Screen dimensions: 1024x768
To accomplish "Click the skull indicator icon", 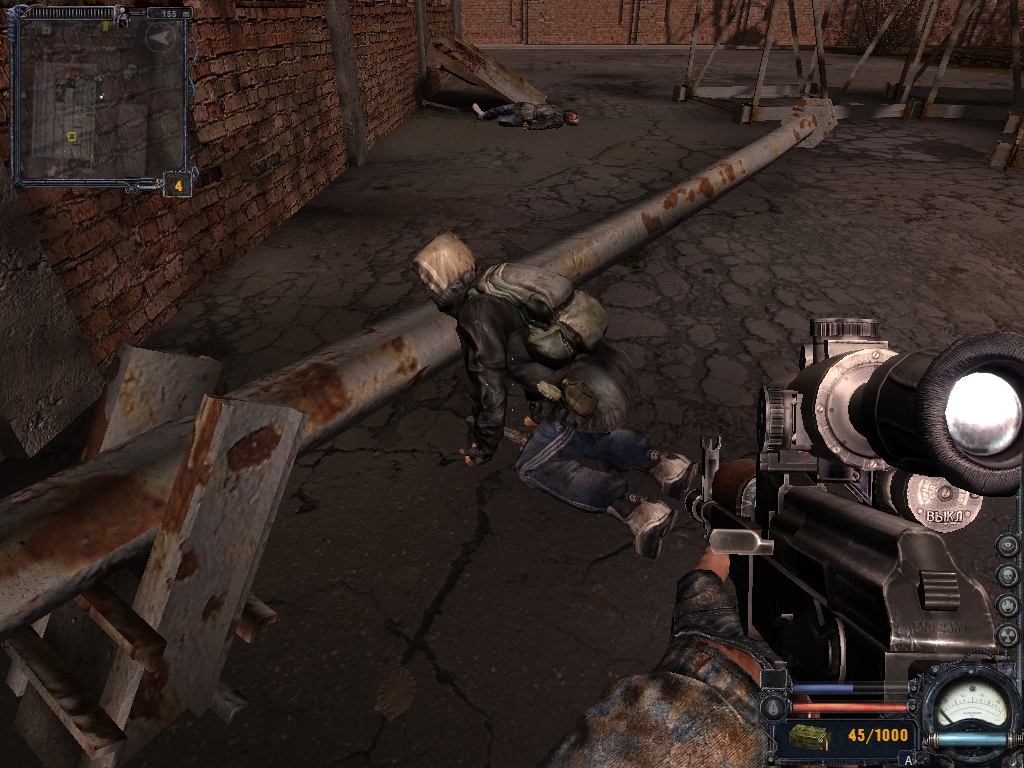I will (1008, 576).
